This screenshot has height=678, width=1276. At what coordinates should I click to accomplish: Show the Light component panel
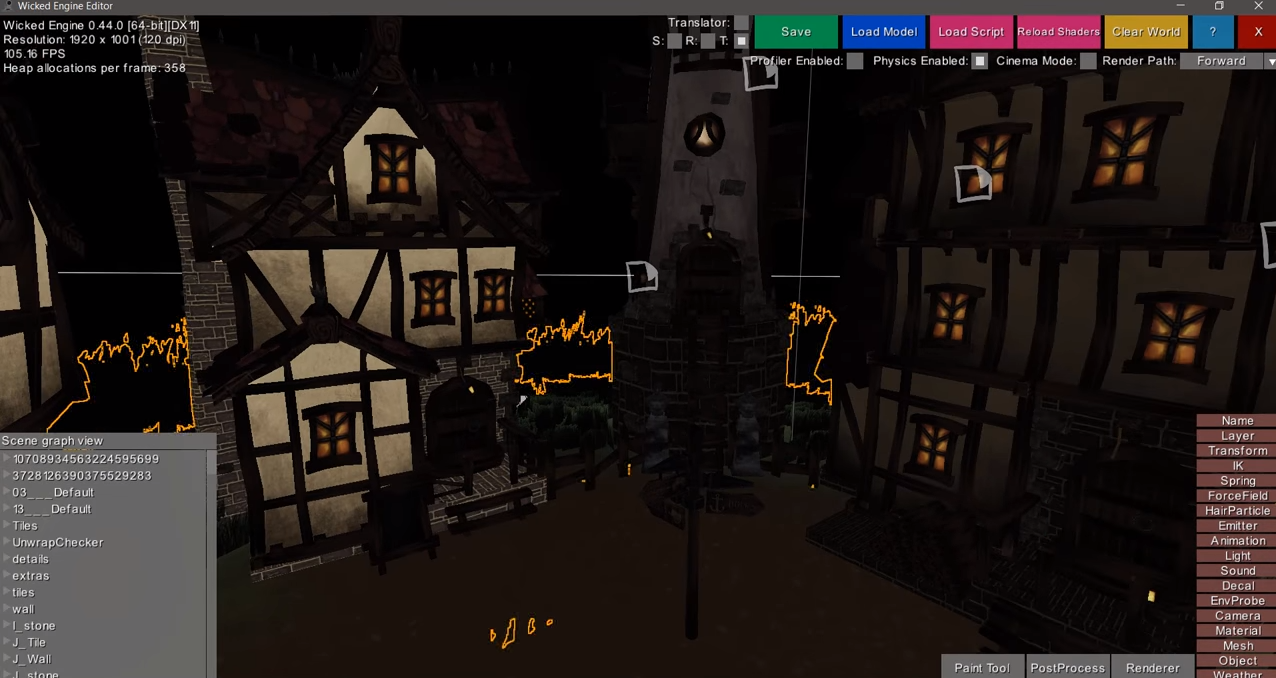pyautogui.click(x=1237, y=556)
